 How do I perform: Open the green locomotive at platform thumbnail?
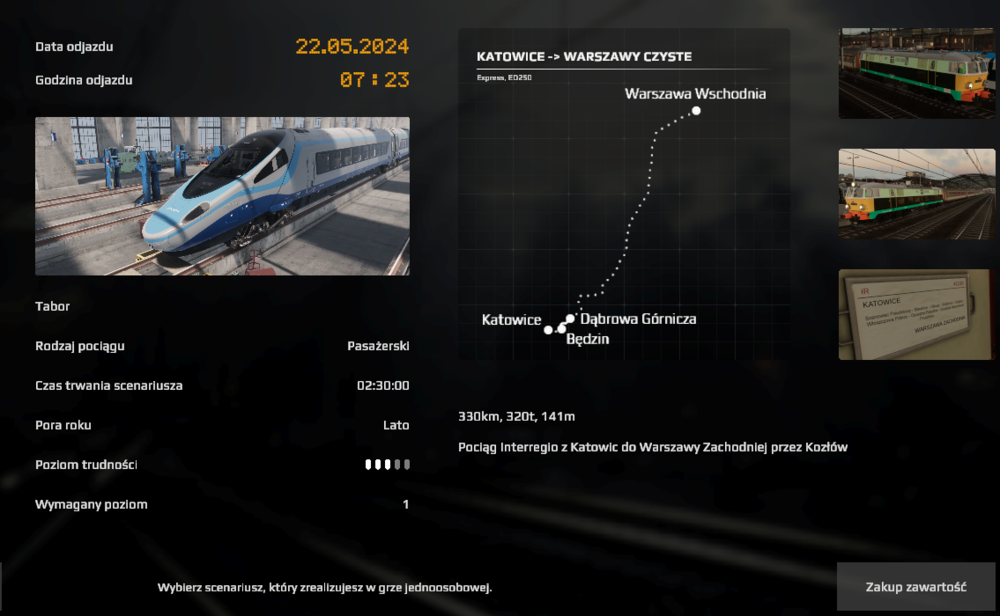916,73
